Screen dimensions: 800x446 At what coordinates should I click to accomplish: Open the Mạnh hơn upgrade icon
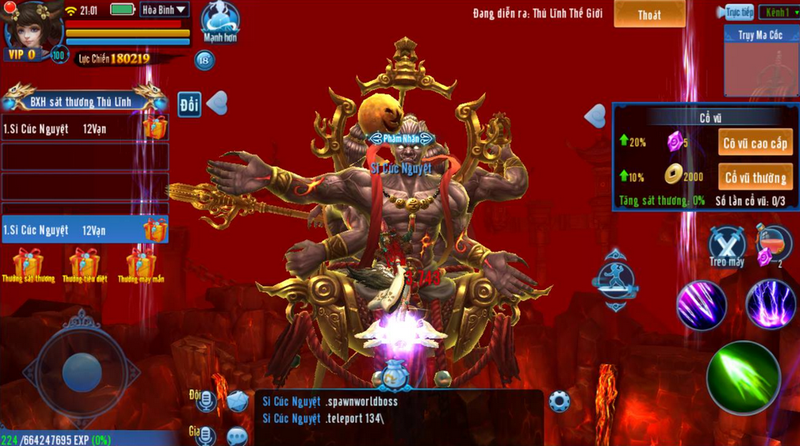[x=219, y=22]
